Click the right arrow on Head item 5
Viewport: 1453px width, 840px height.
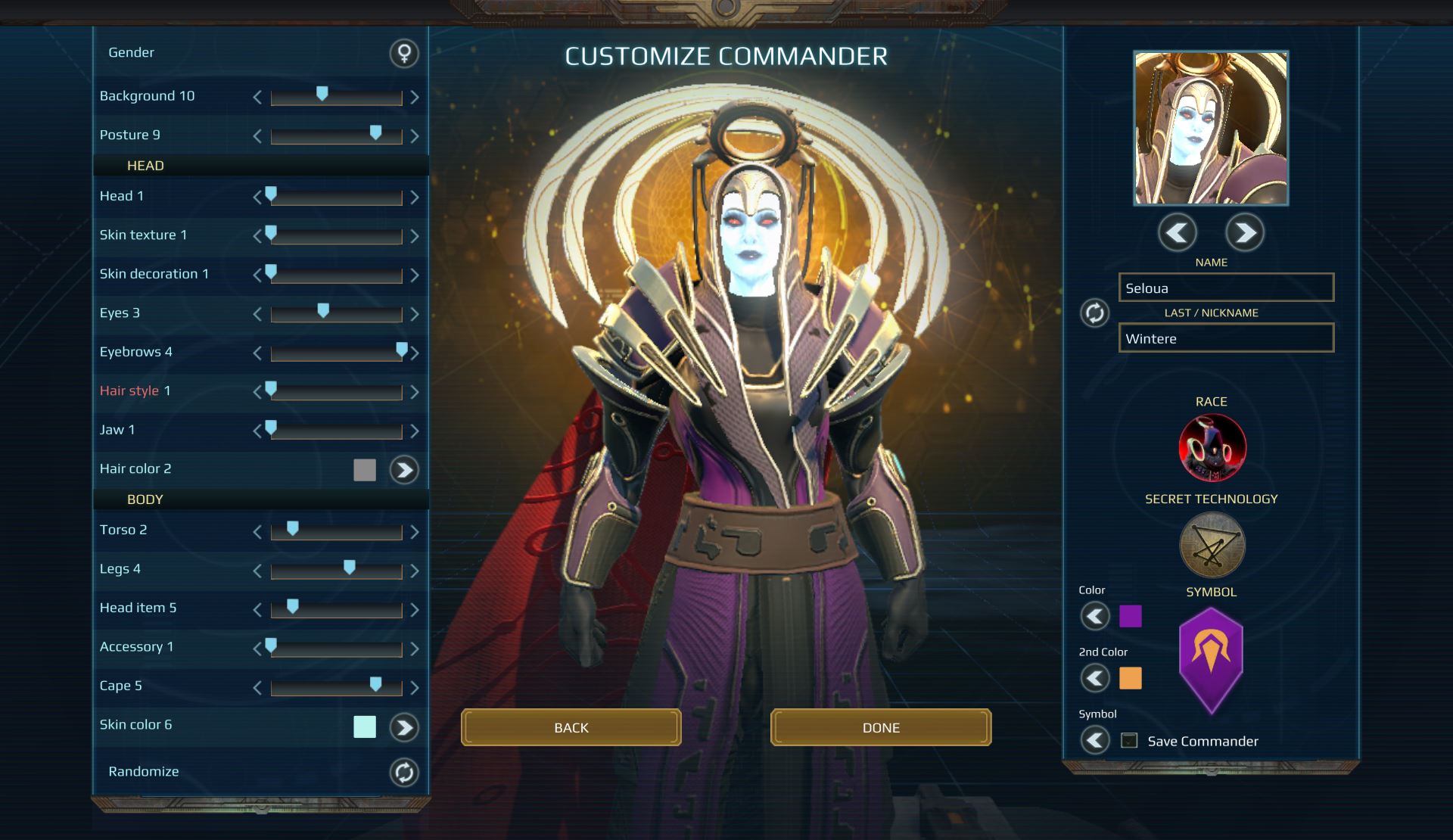click(x=415, y=609)
